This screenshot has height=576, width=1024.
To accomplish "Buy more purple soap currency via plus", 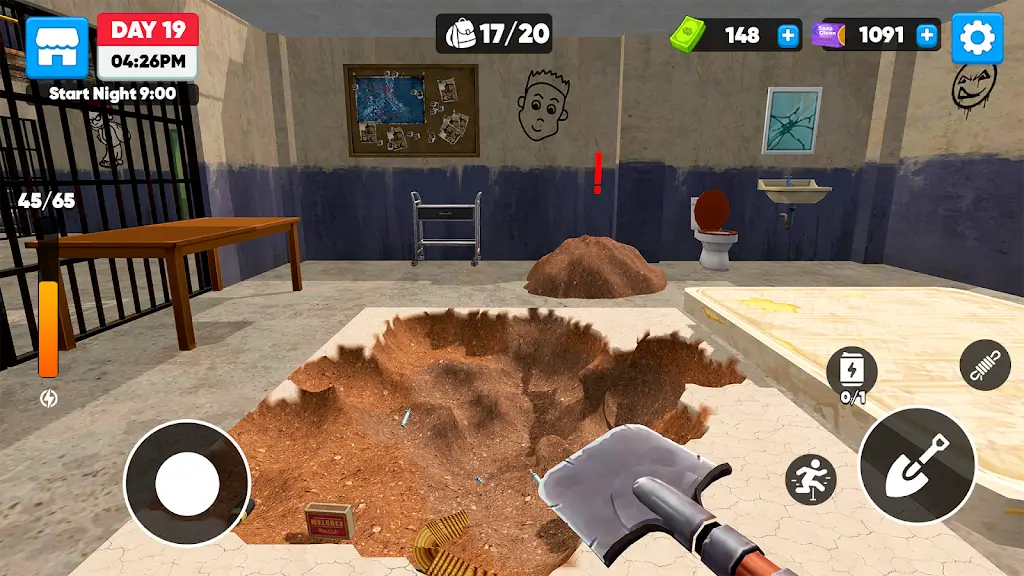I will 927,36.
